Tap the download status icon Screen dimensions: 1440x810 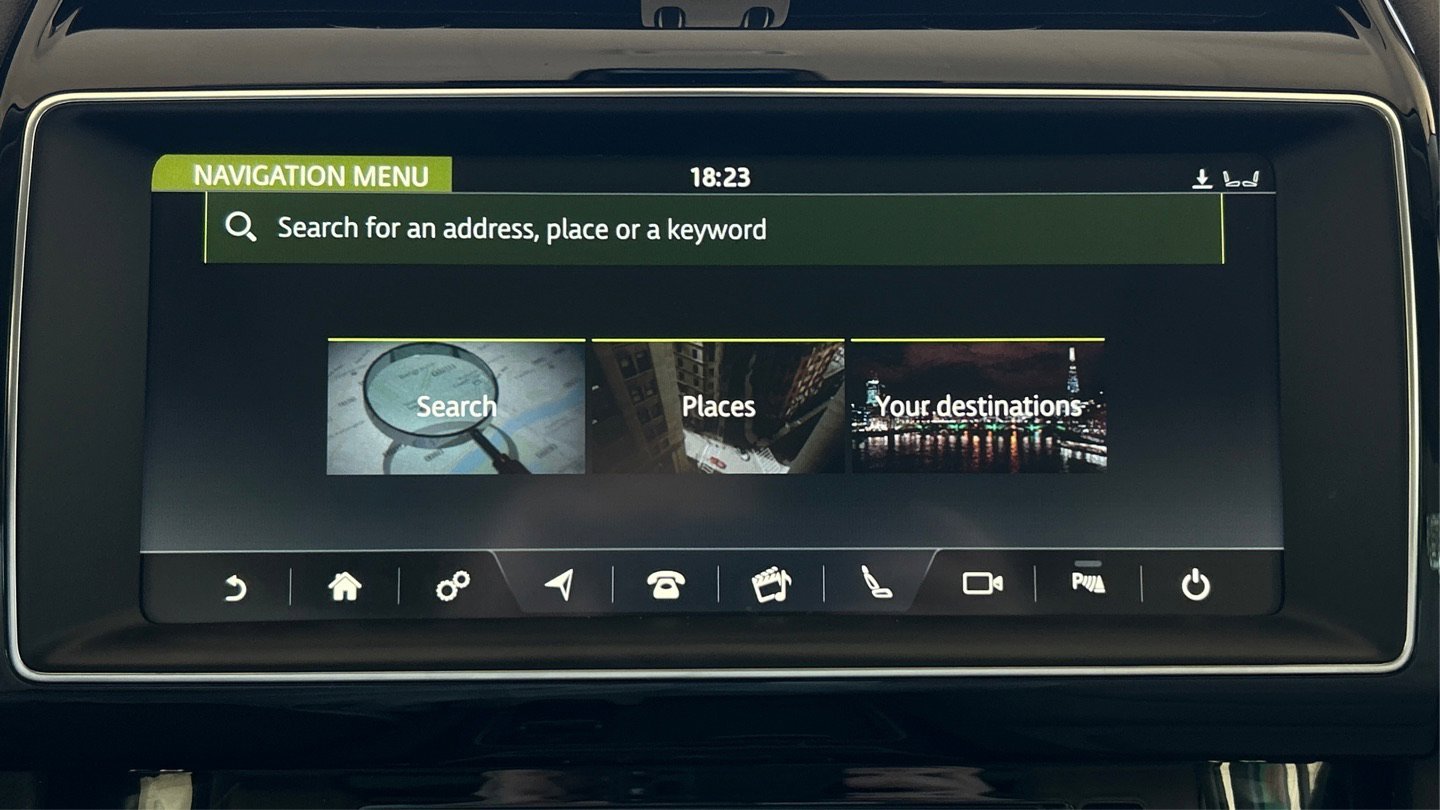pos(1202,179)
